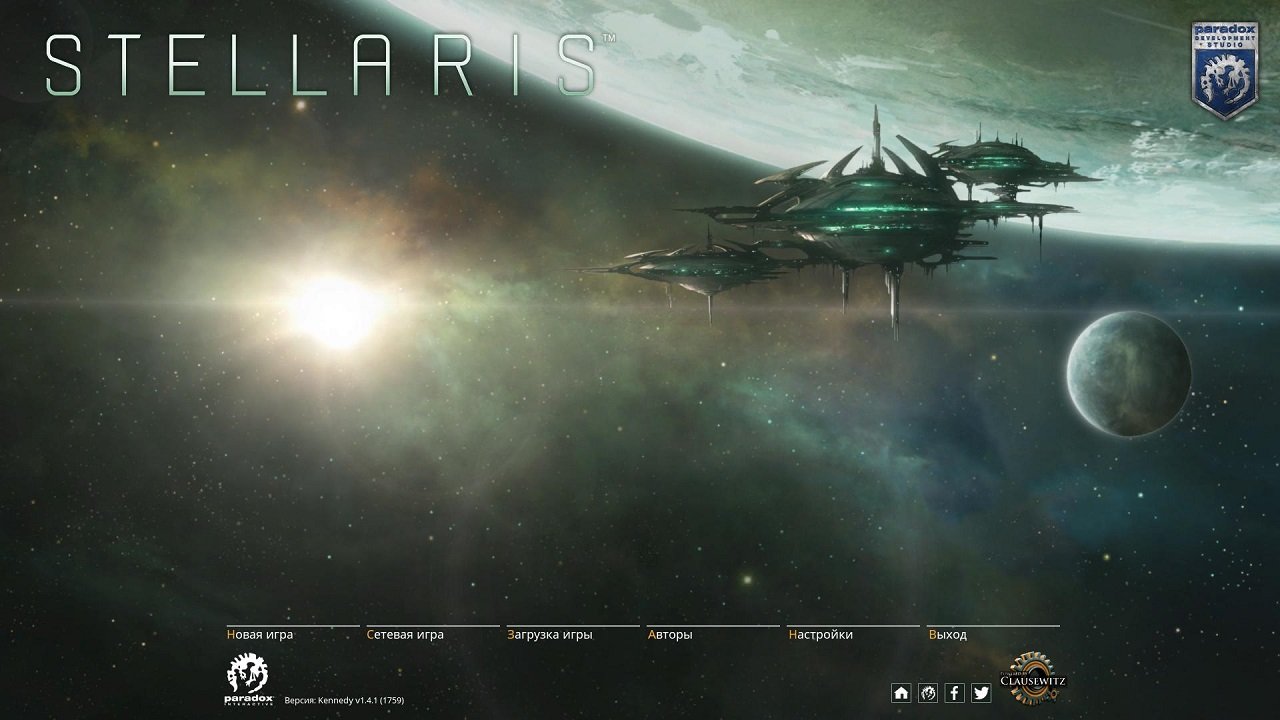Start a new game via Новая игра
This screenshot has height=720, width=1280.
(262, 634)
